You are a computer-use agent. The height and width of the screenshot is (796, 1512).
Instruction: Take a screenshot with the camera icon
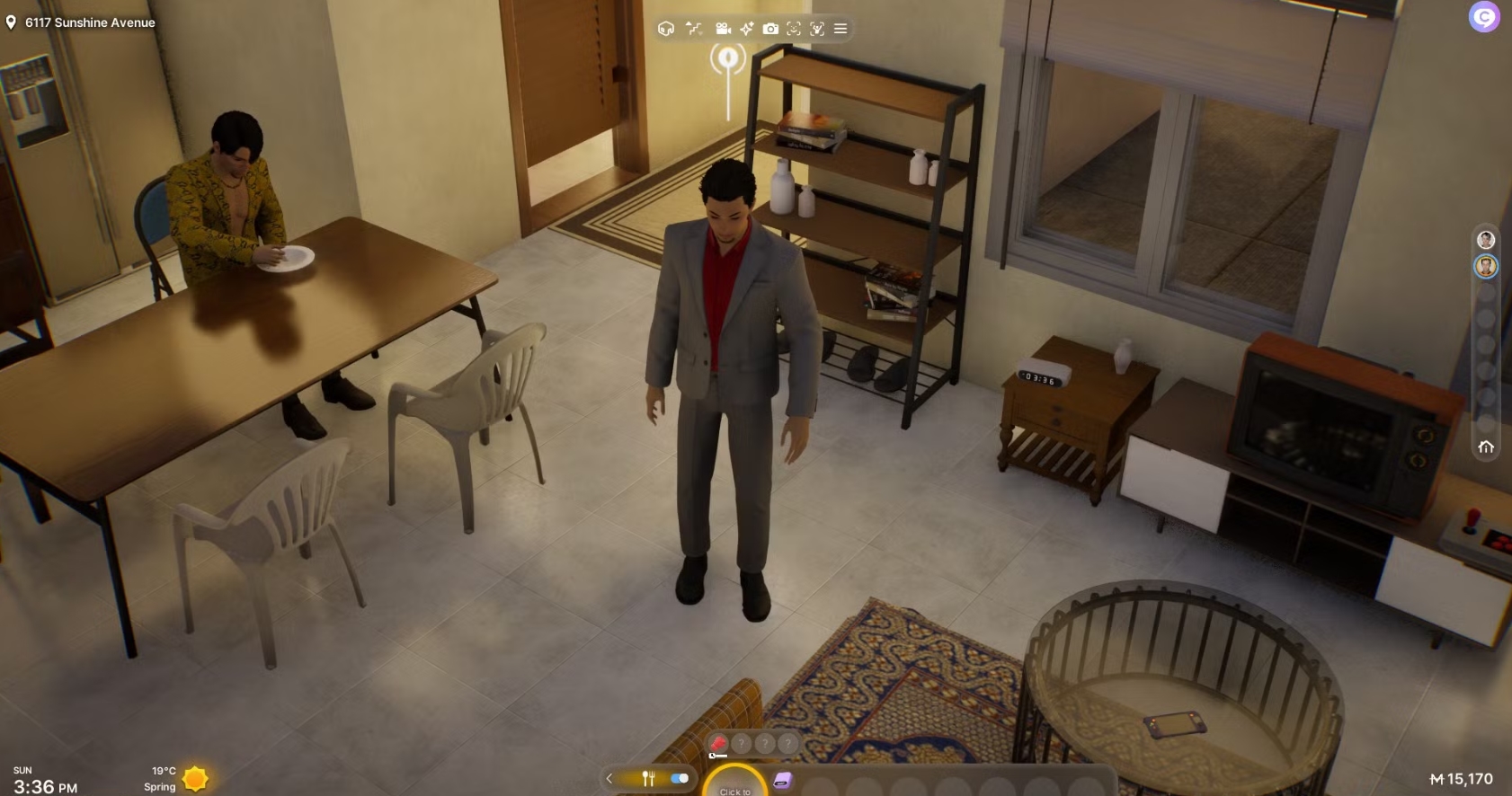[770, 28]
